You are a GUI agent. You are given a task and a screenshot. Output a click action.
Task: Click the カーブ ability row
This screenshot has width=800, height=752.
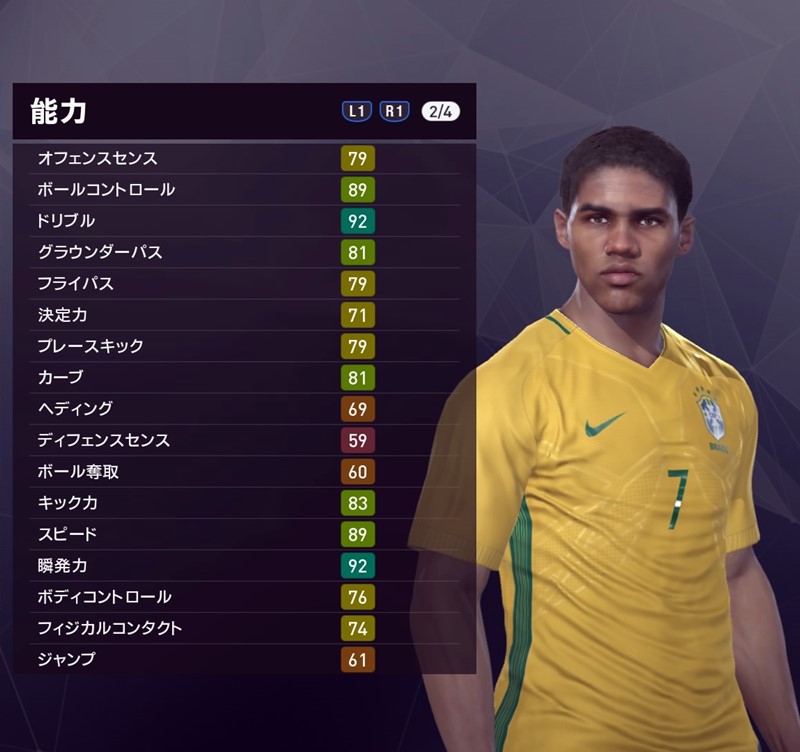[240, 378]
